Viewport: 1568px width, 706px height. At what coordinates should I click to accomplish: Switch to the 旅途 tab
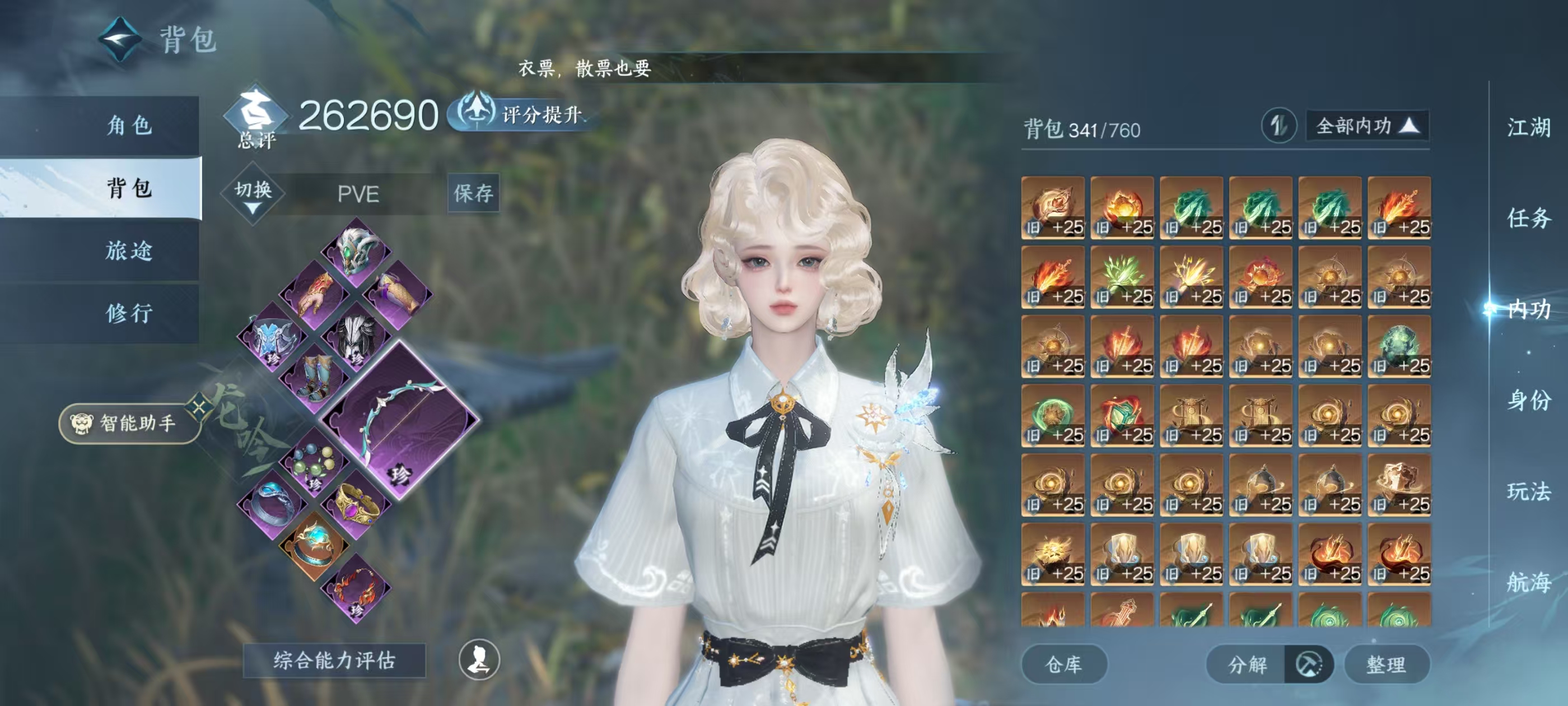pos(129,250)
